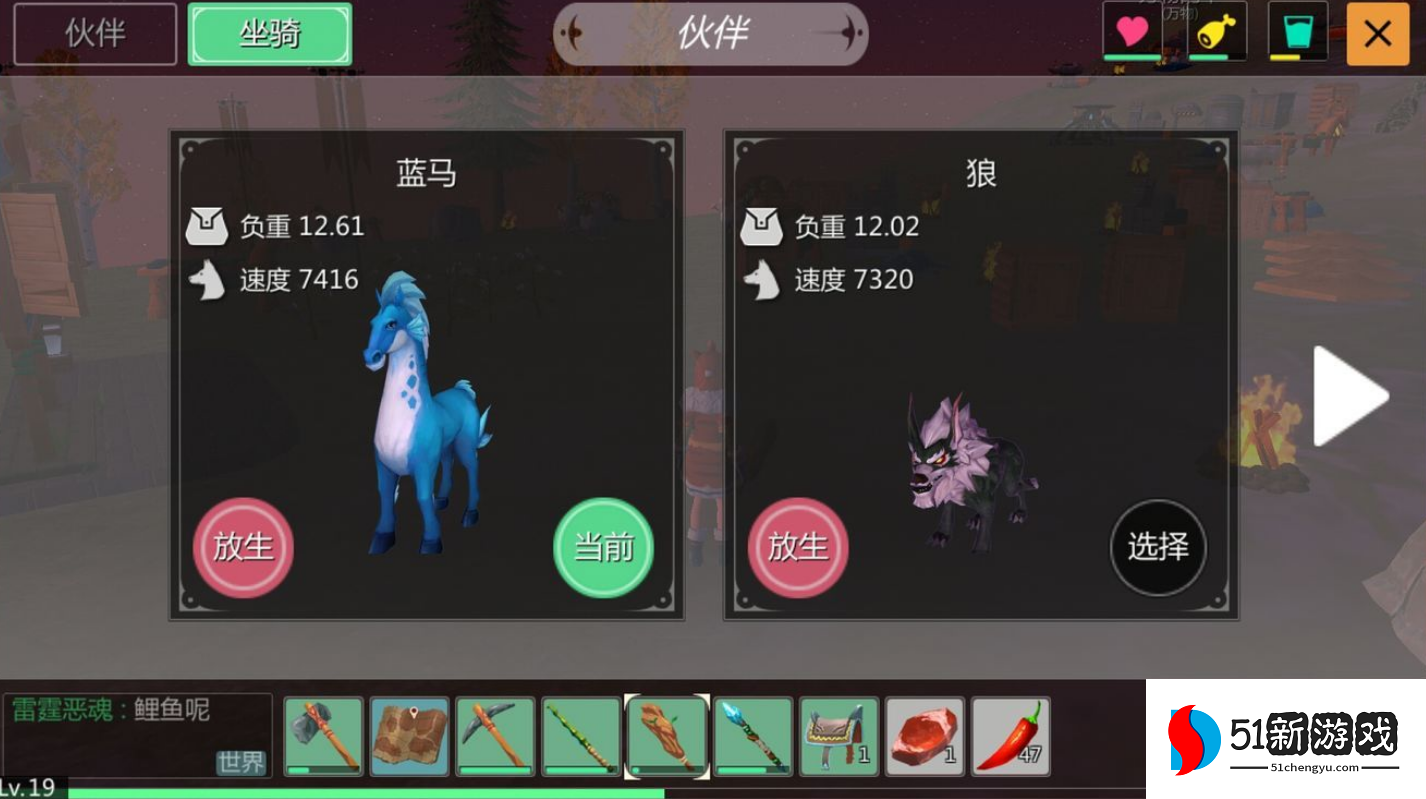Select the pickaxe in the hotbar
Screen dimensions: 1426x799
(494, 737)
